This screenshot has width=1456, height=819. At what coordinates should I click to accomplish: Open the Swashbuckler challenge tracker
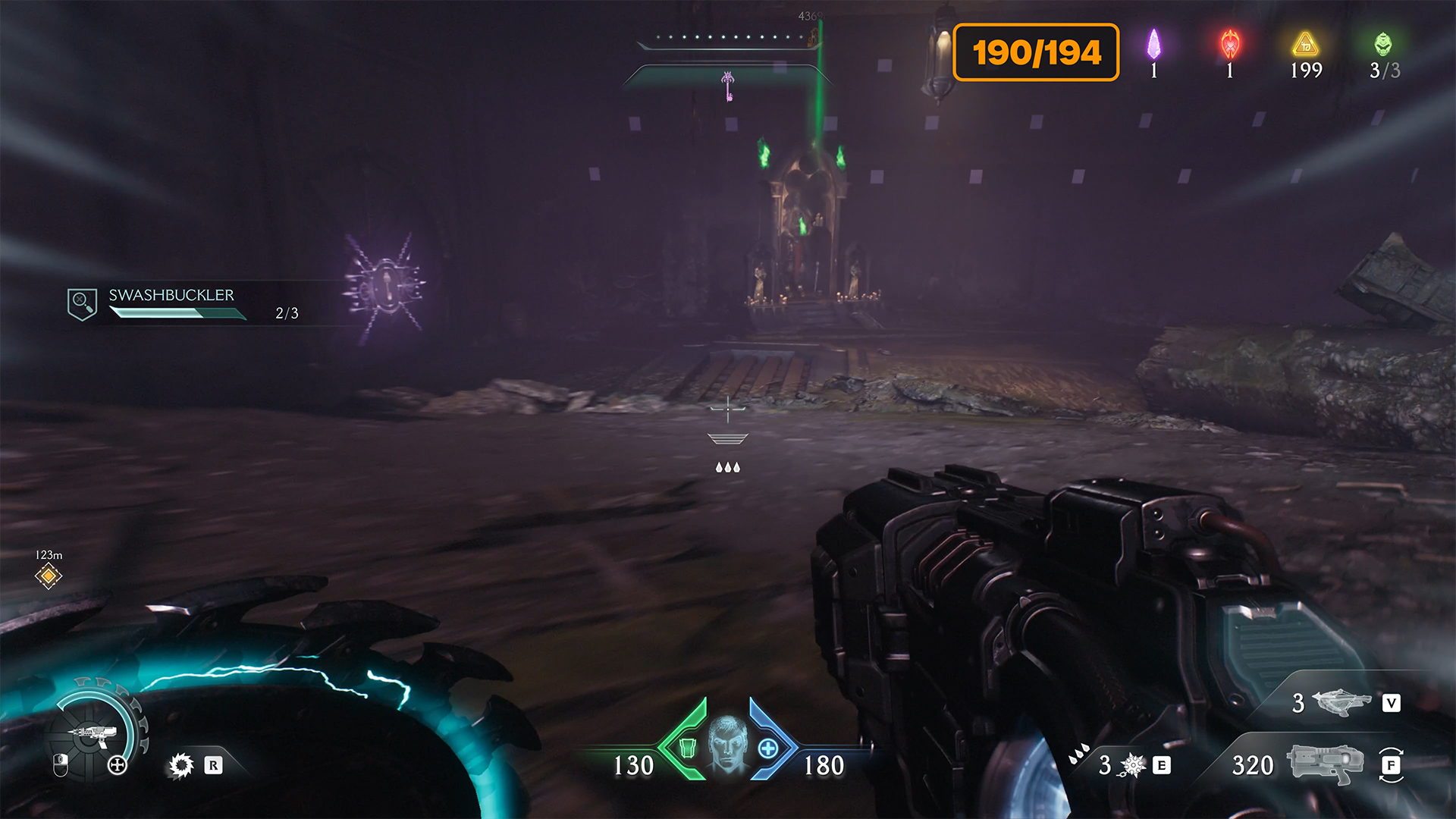click(171, 303)
